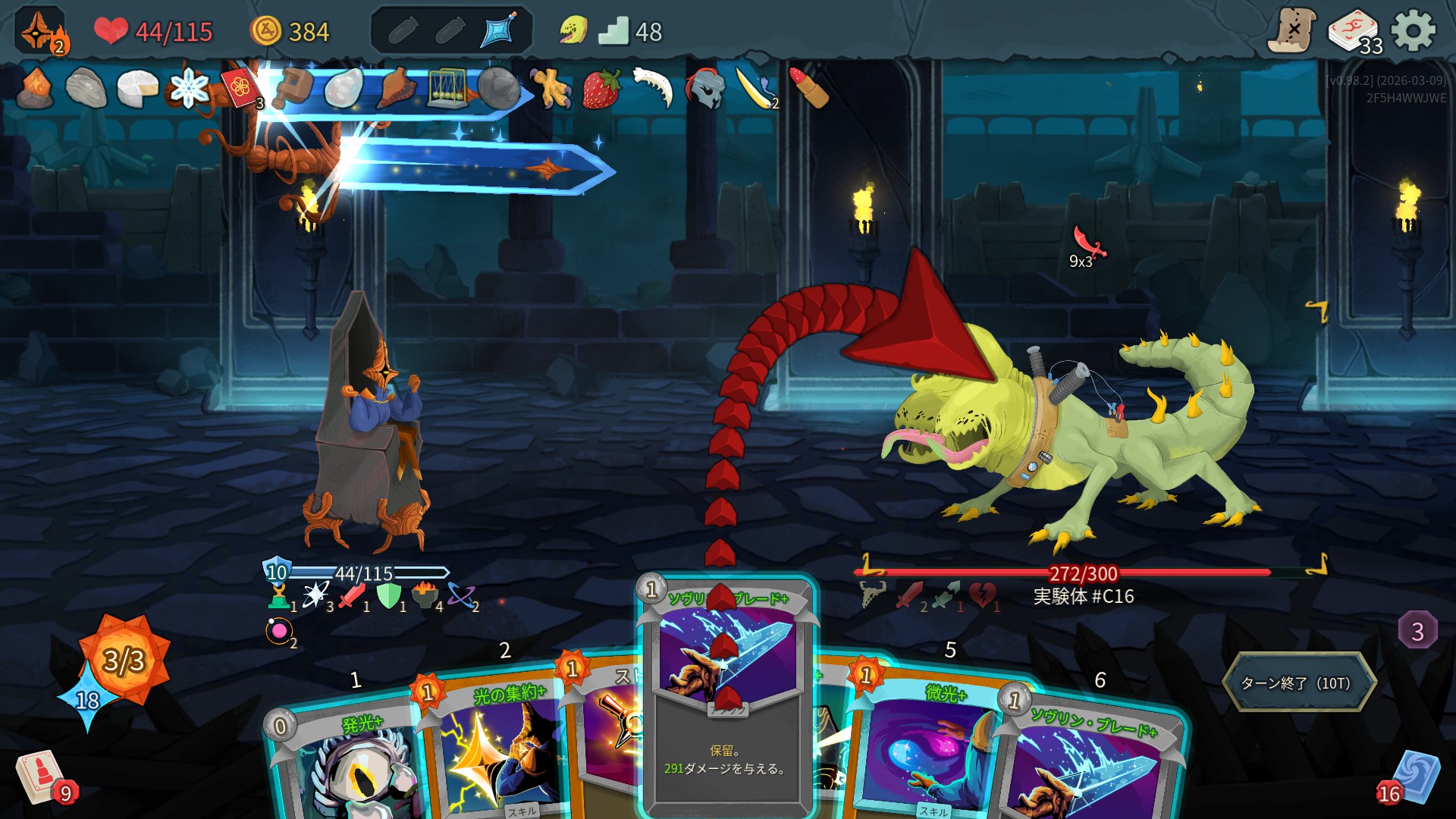Image resolution: width=1456 pixels, height=819 pixels.
Task: Click the character portrait icon in top bar
Action: tap(39, 32)
